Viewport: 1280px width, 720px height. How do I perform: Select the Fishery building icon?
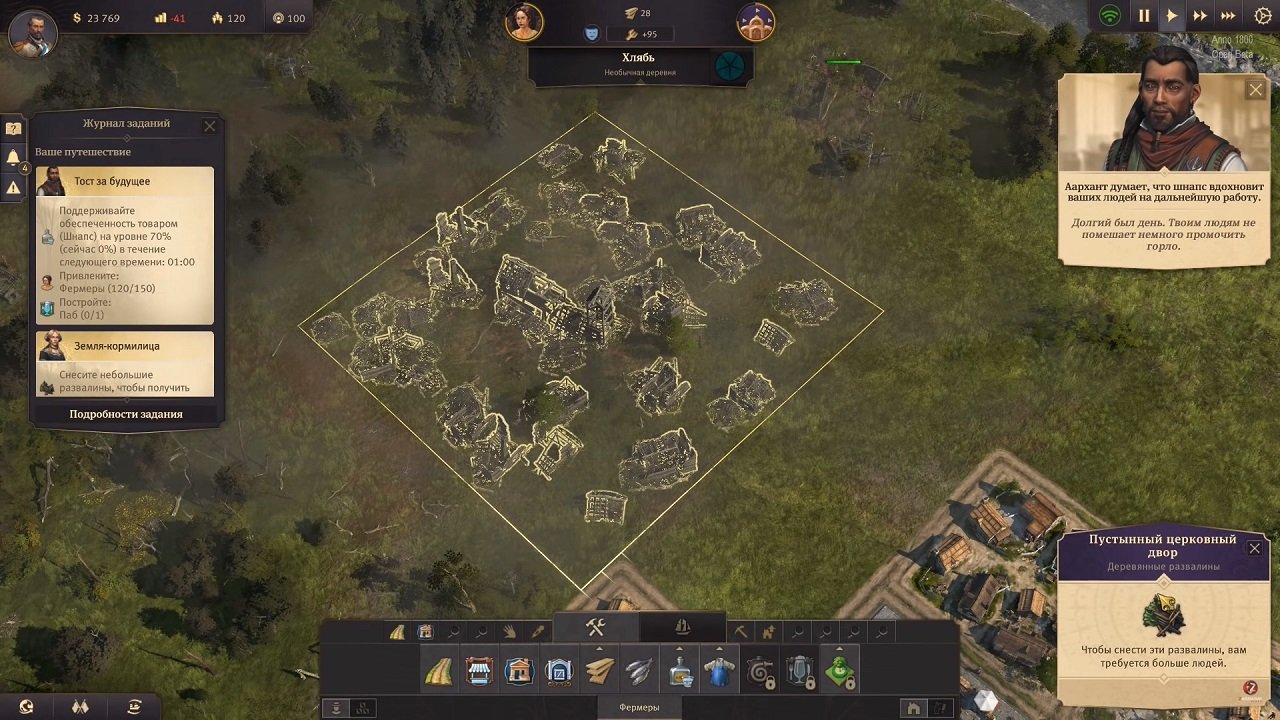pos(638,672)
